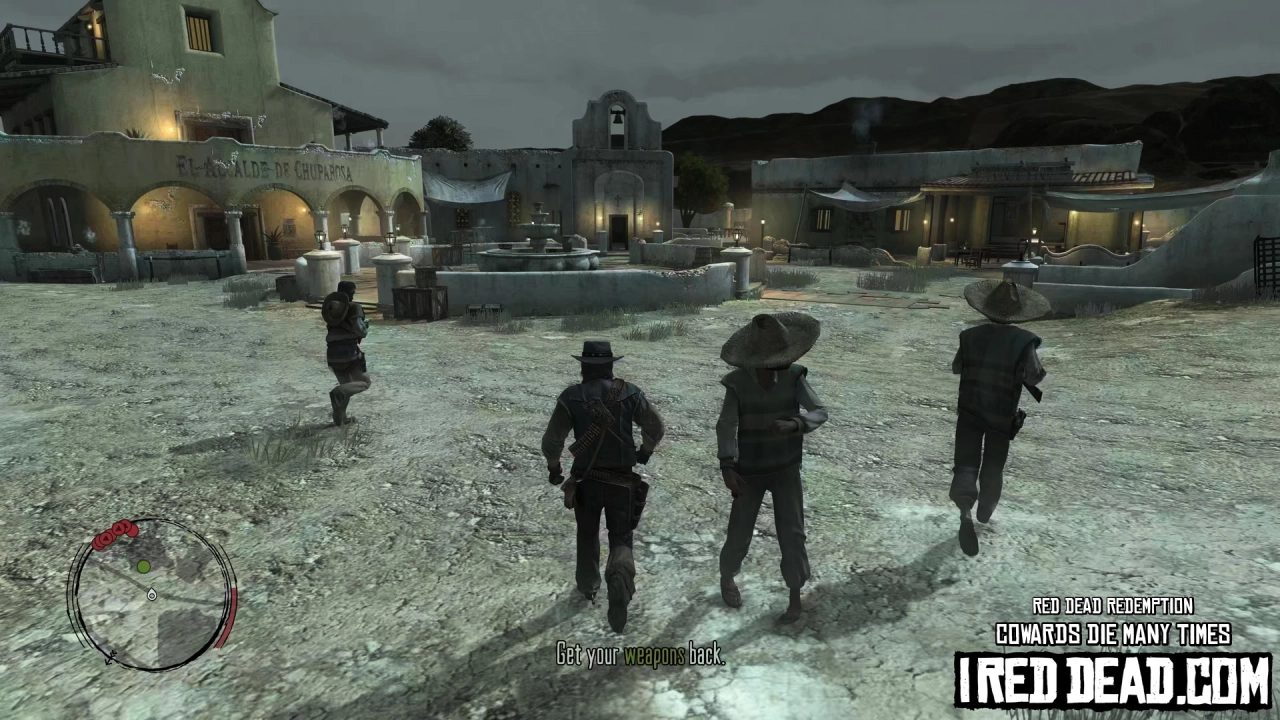Click the compass arrow at the minimap bottom
Viewport: 1280px width, 720px height.
click(110, 657)
